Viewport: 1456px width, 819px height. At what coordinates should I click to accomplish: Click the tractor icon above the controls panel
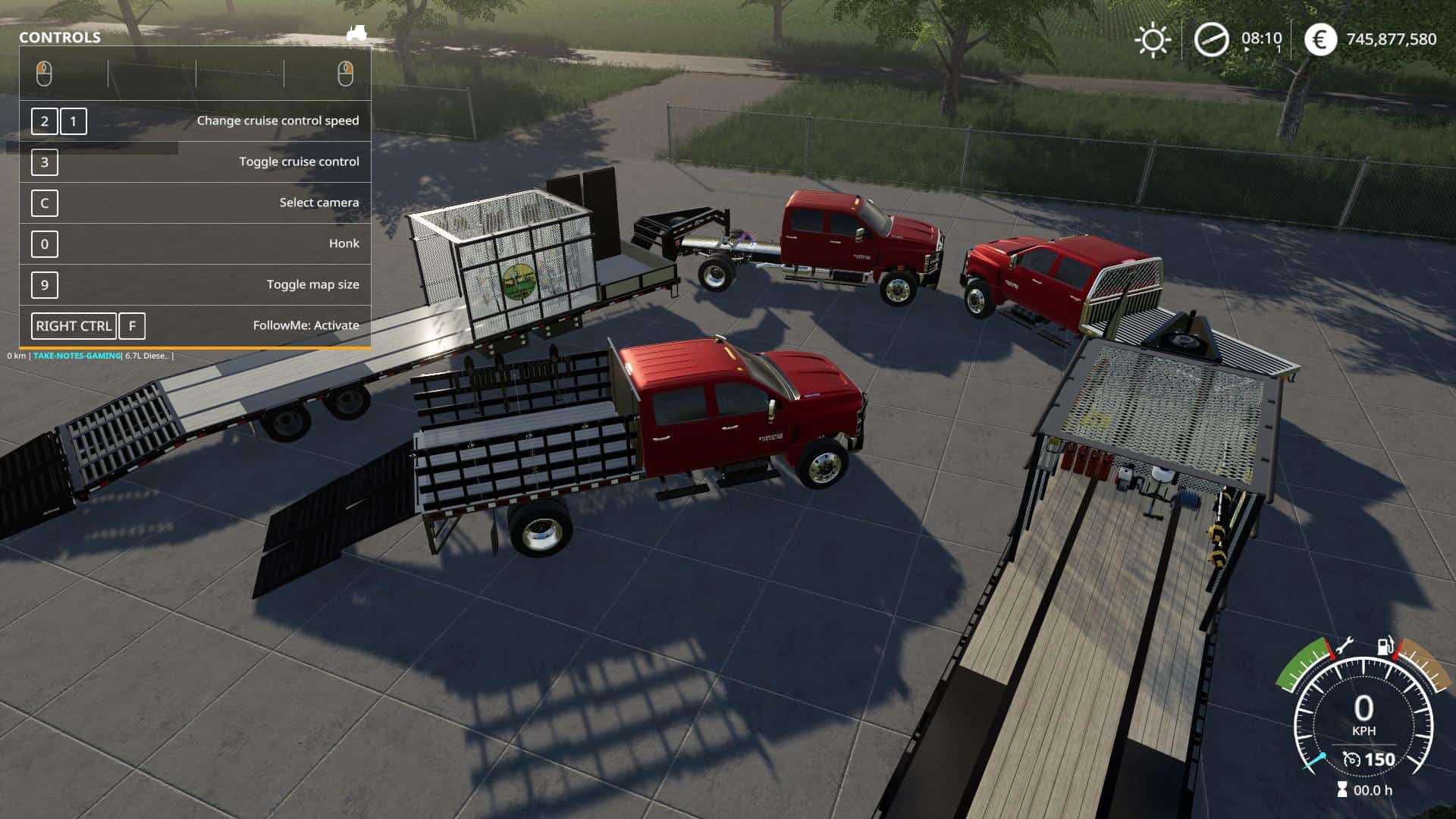[x=356, y=33]
